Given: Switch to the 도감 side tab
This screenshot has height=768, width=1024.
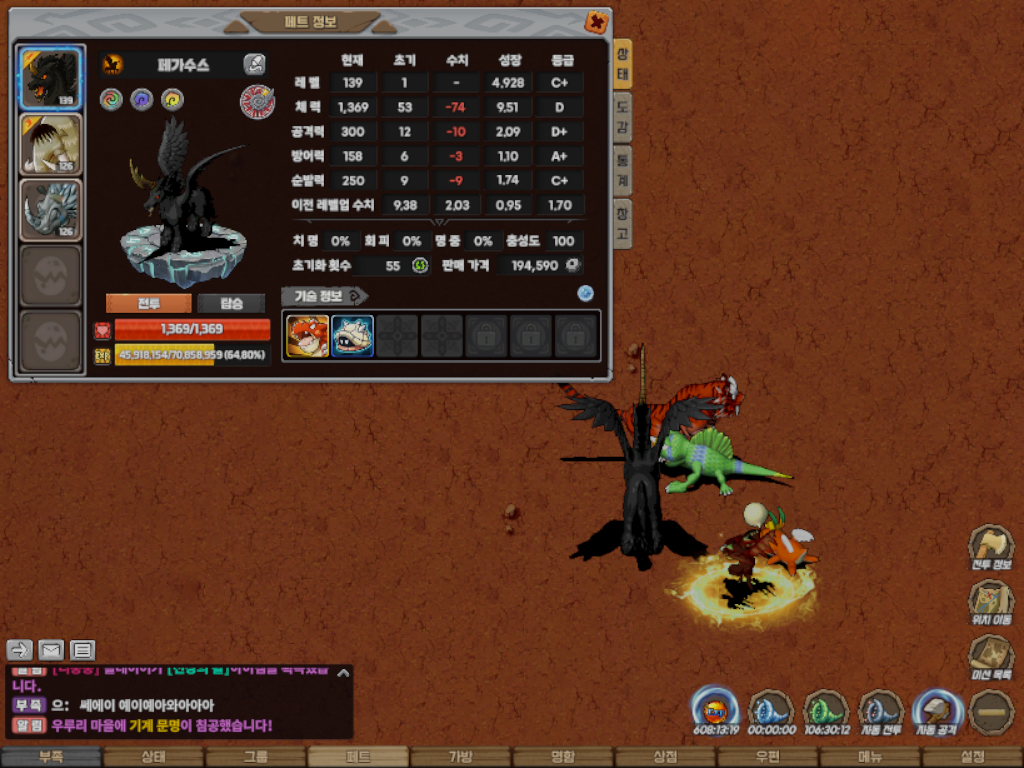Looking at the screenshot, I should click(622, 117).
